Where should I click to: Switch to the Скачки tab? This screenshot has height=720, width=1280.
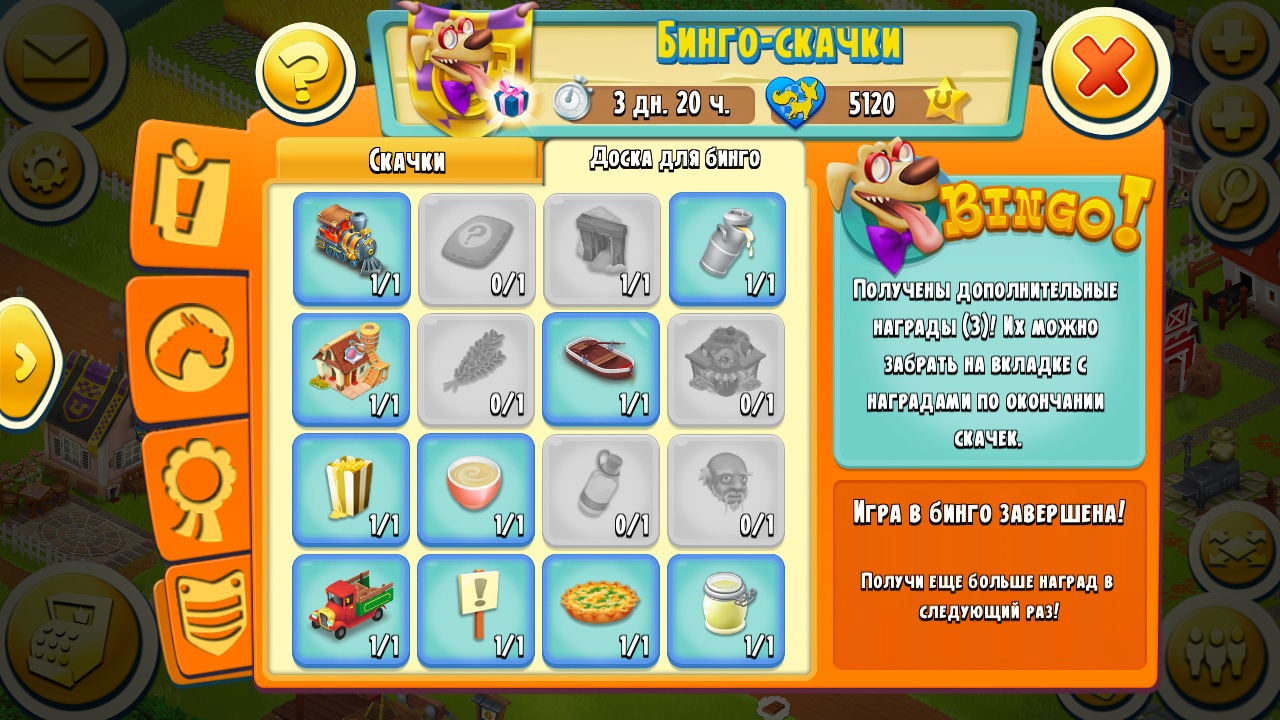(x=407, y=161)
